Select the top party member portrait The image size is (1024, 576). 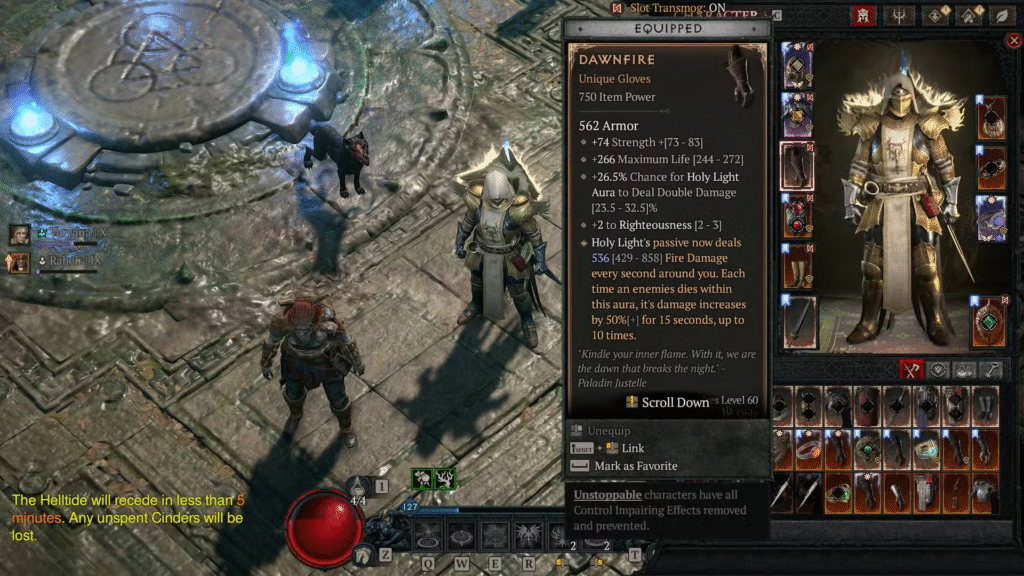(19, 234)
